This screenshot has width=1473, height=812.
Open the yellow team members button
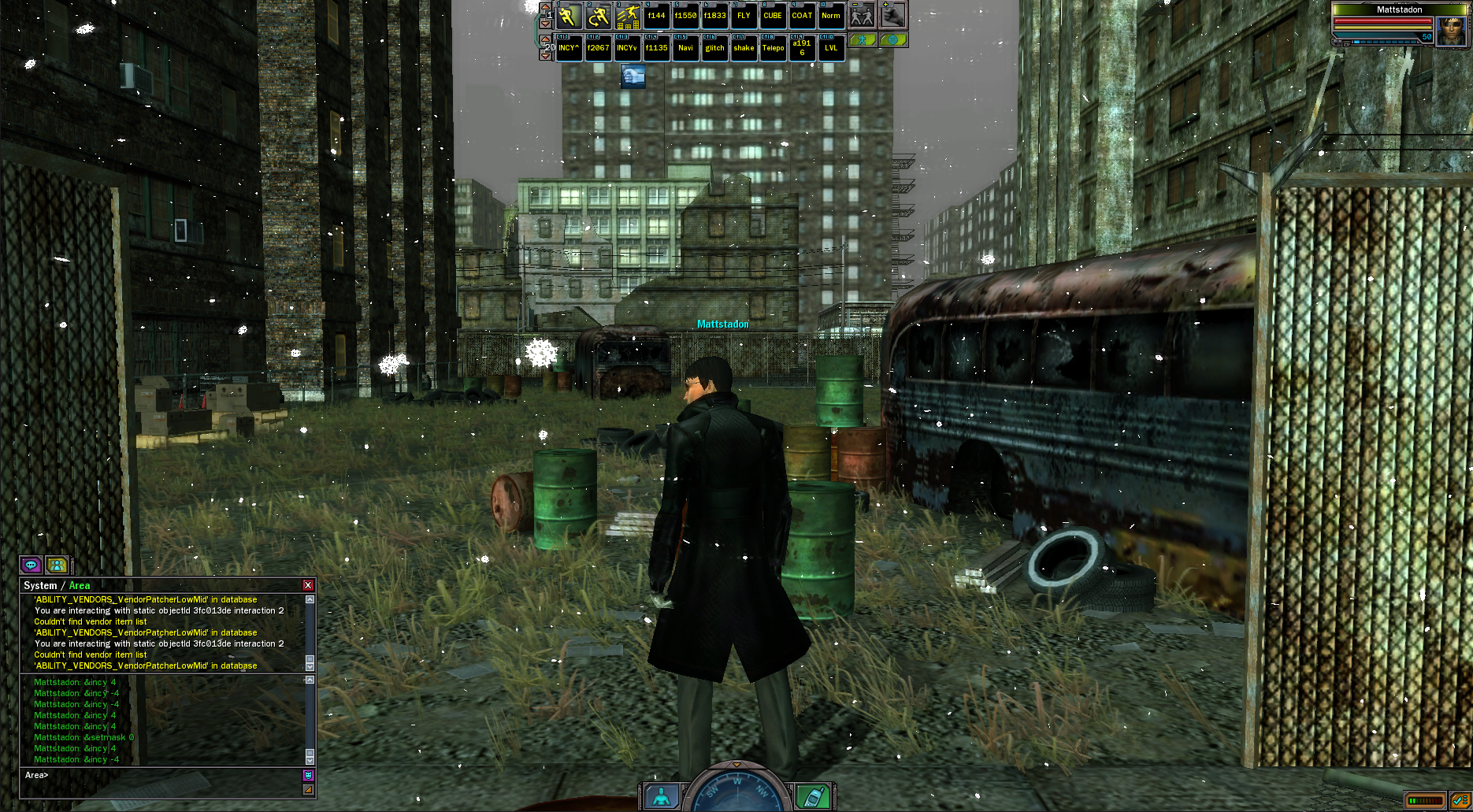[x=57, y=565]
